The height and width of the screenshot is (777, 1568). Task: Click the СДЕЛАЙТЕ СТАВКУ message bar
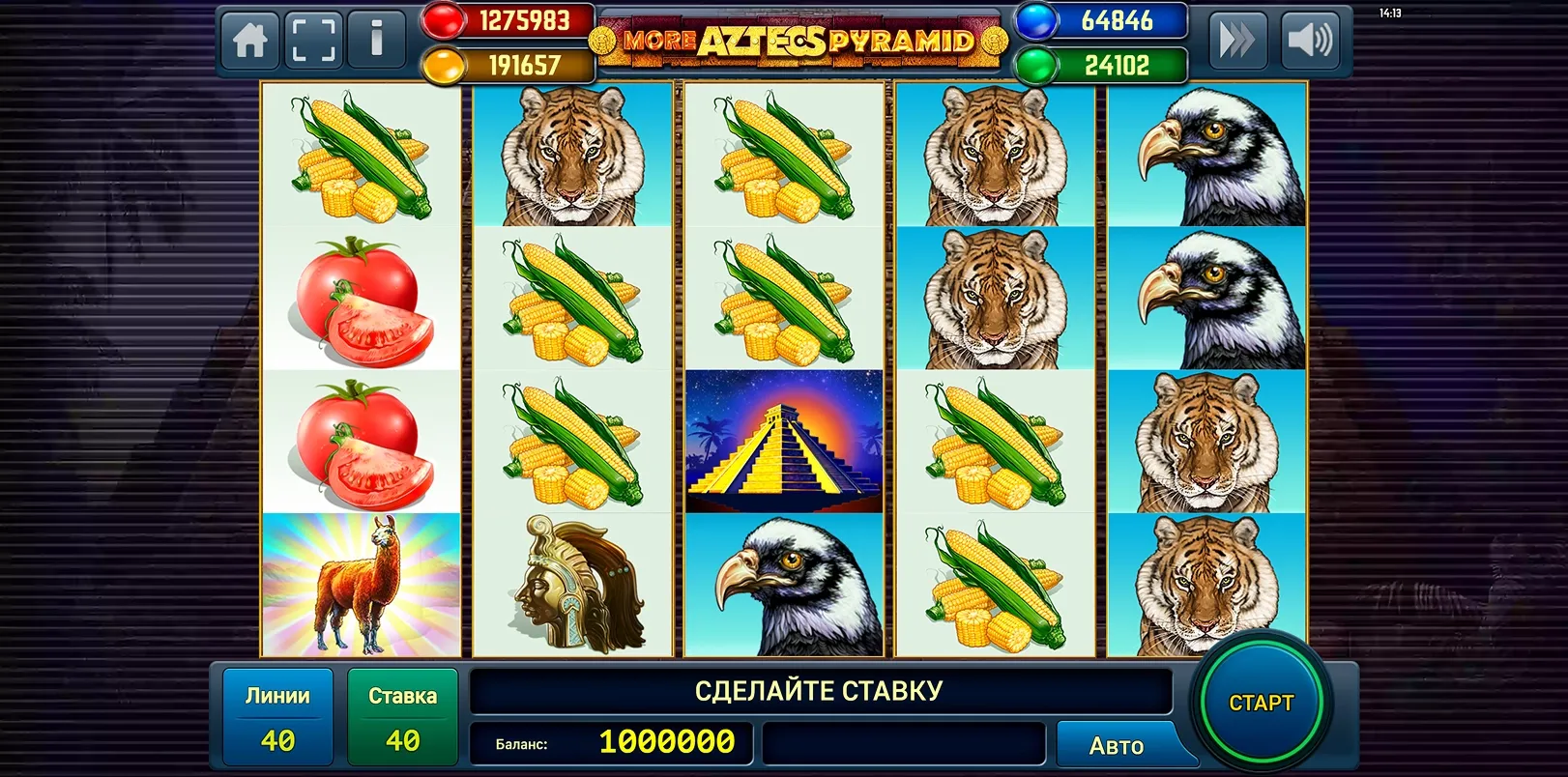819,690
